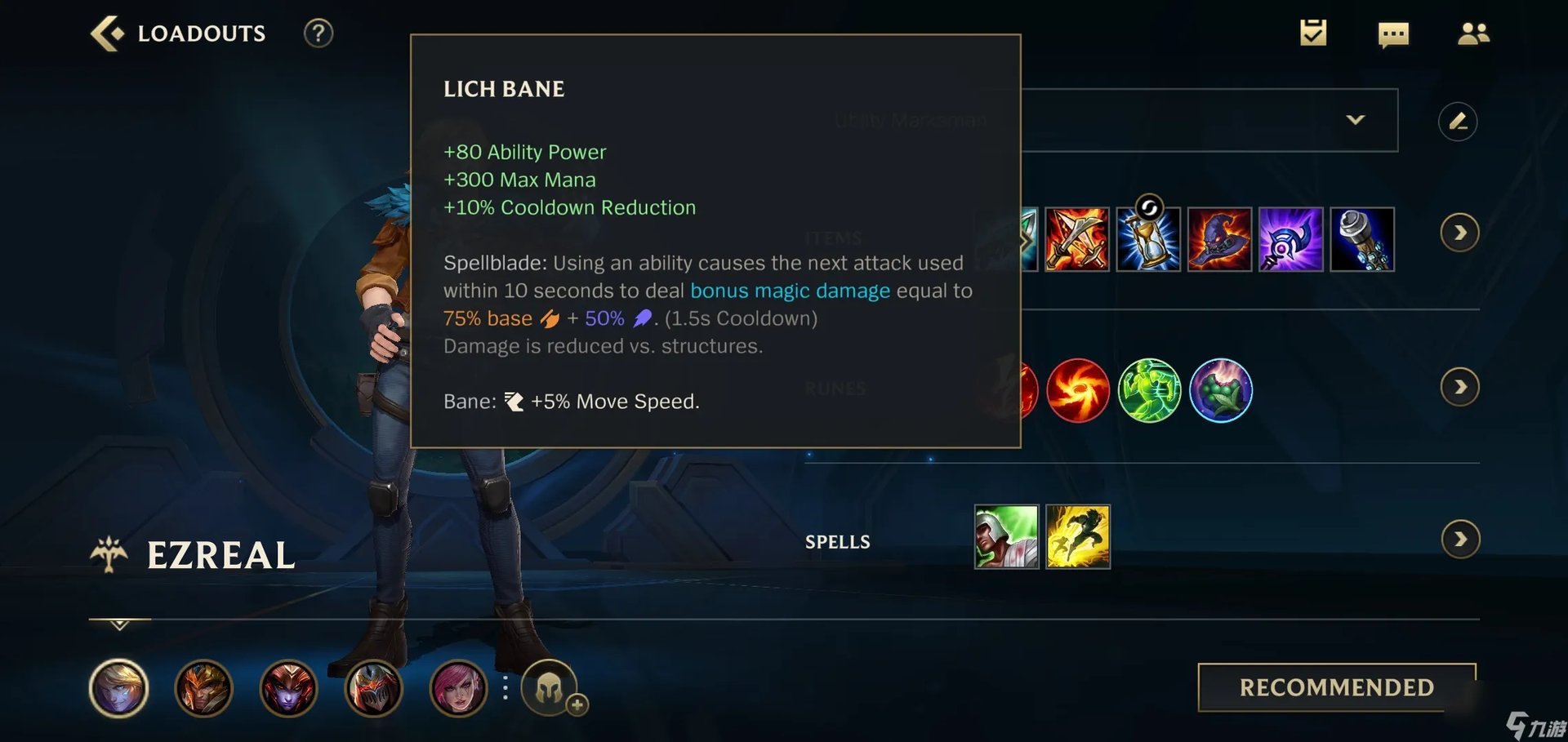
Task: Select the purple Lich Bane item icon
Action: point(1291,239)
